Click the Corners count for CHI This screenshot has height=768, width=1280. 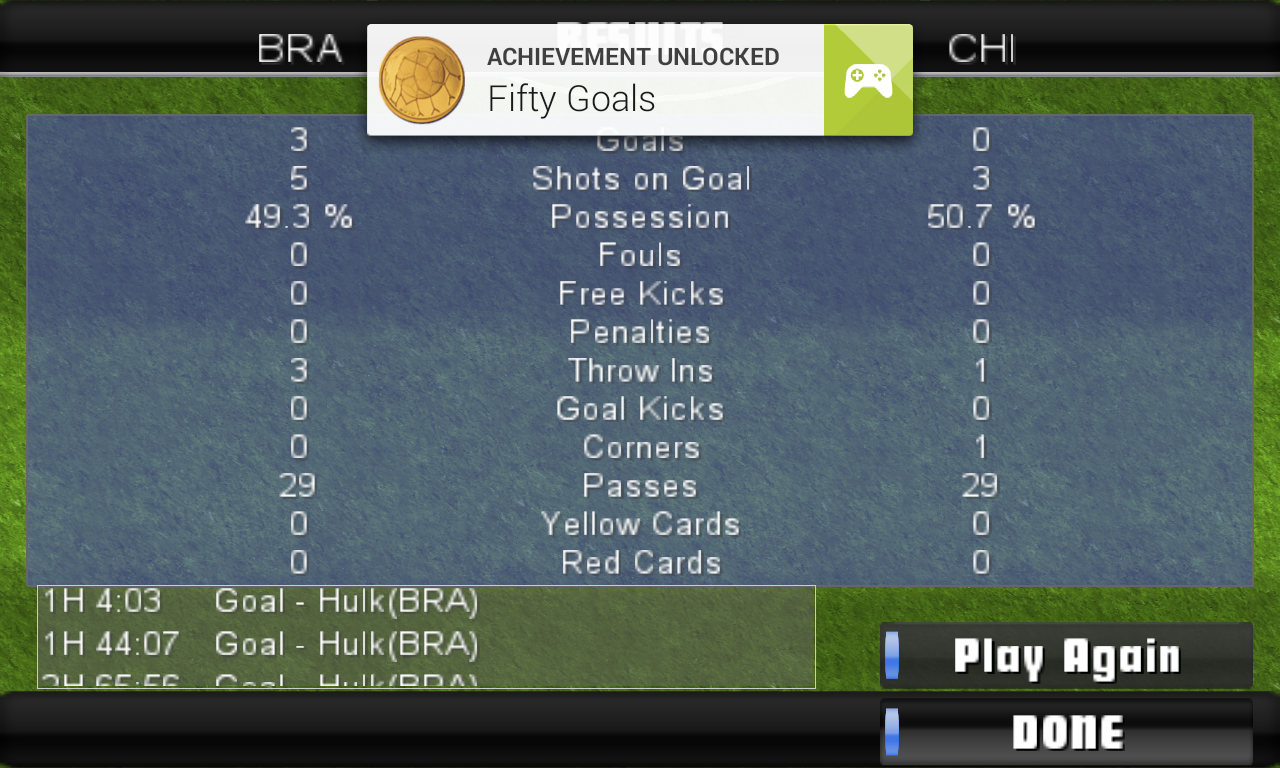click(980, 447)
